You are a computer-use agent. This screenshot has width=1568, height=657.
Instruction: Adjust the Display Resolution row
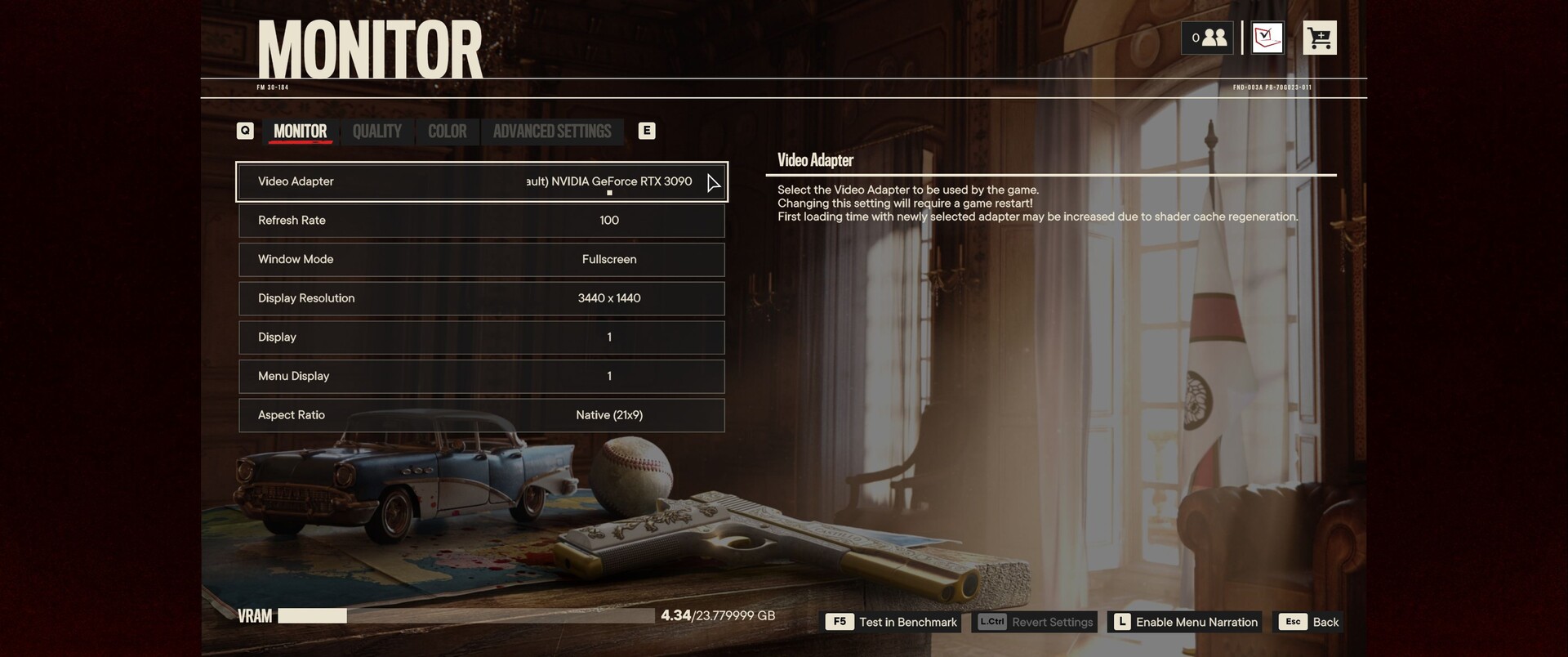click(482, 298)
